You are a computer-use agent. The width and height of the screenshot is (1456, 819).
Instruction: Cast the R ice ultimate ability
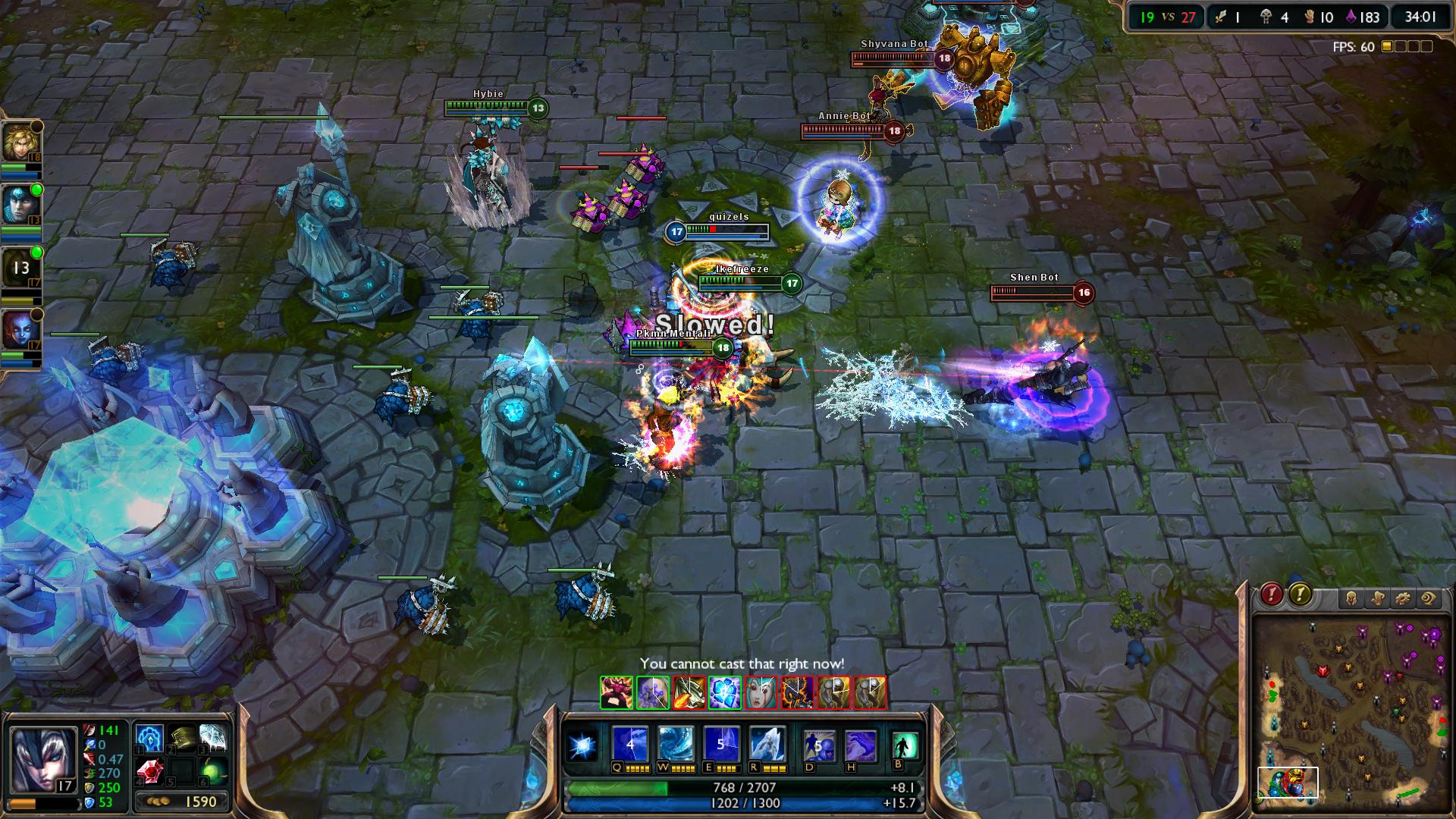[766, 744]
